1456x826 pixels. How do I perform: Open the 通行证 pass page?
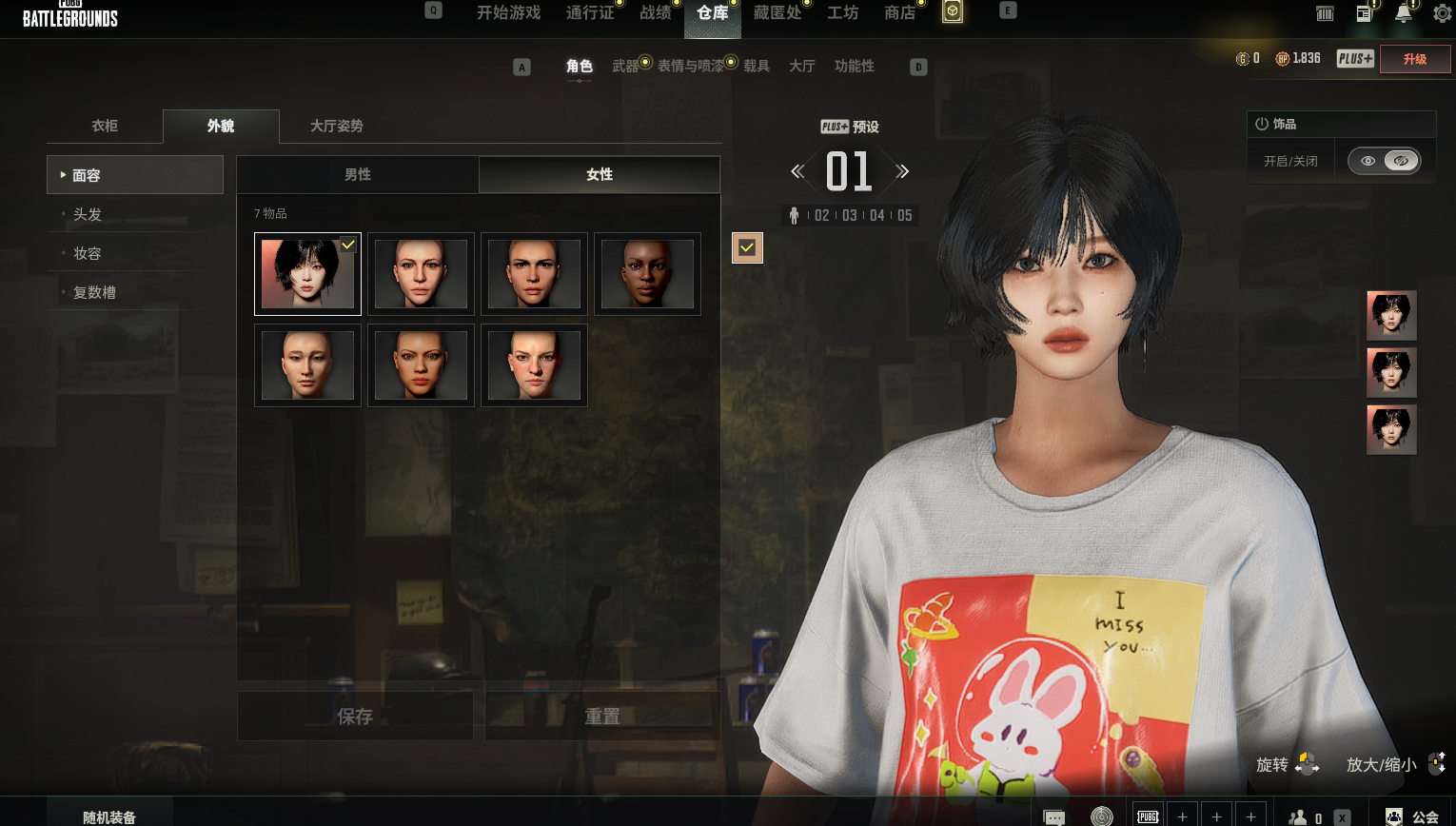pos(590,13)
